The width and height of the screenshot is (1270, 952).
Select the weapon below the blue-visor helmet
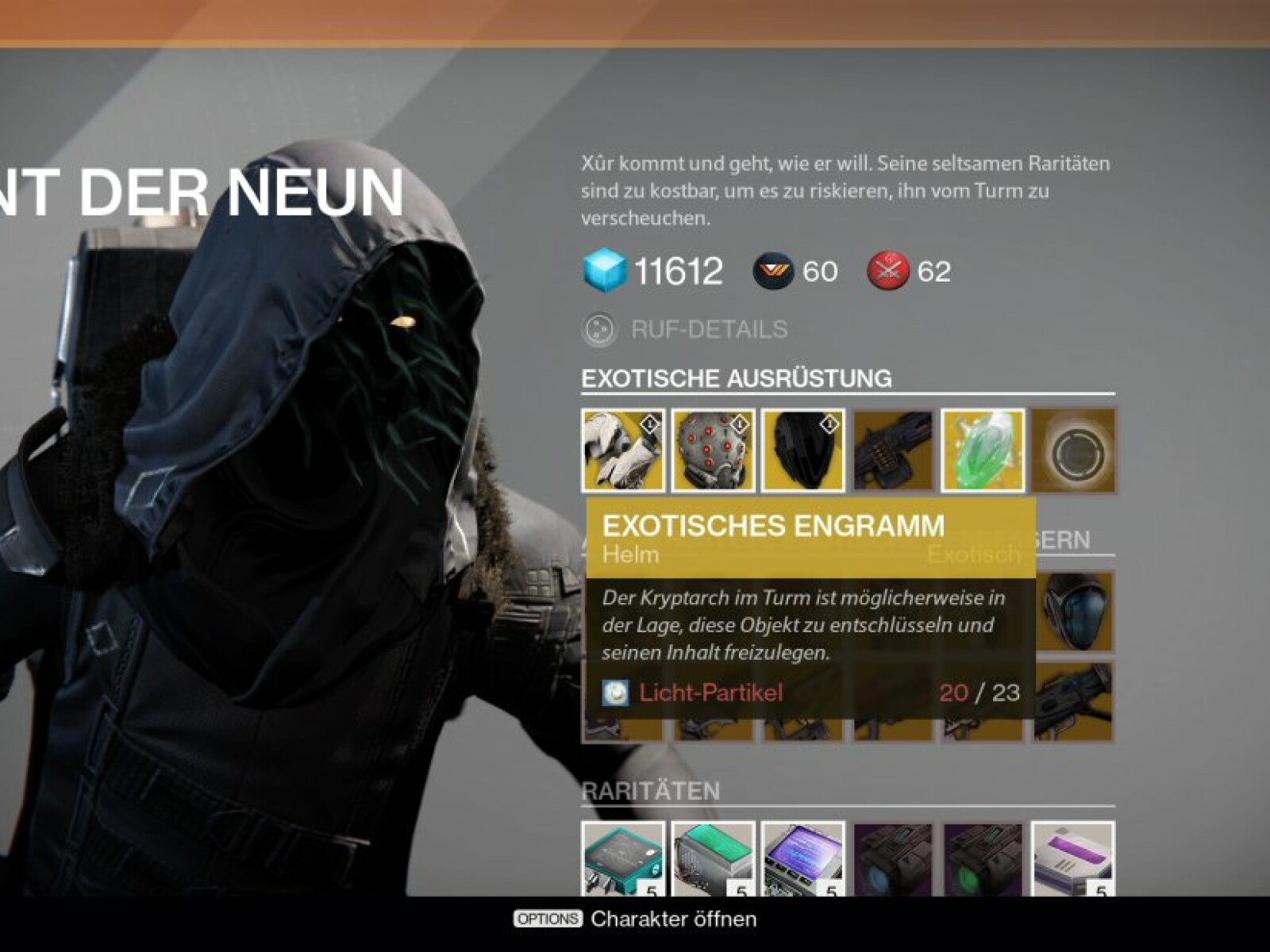(1075, 701)
